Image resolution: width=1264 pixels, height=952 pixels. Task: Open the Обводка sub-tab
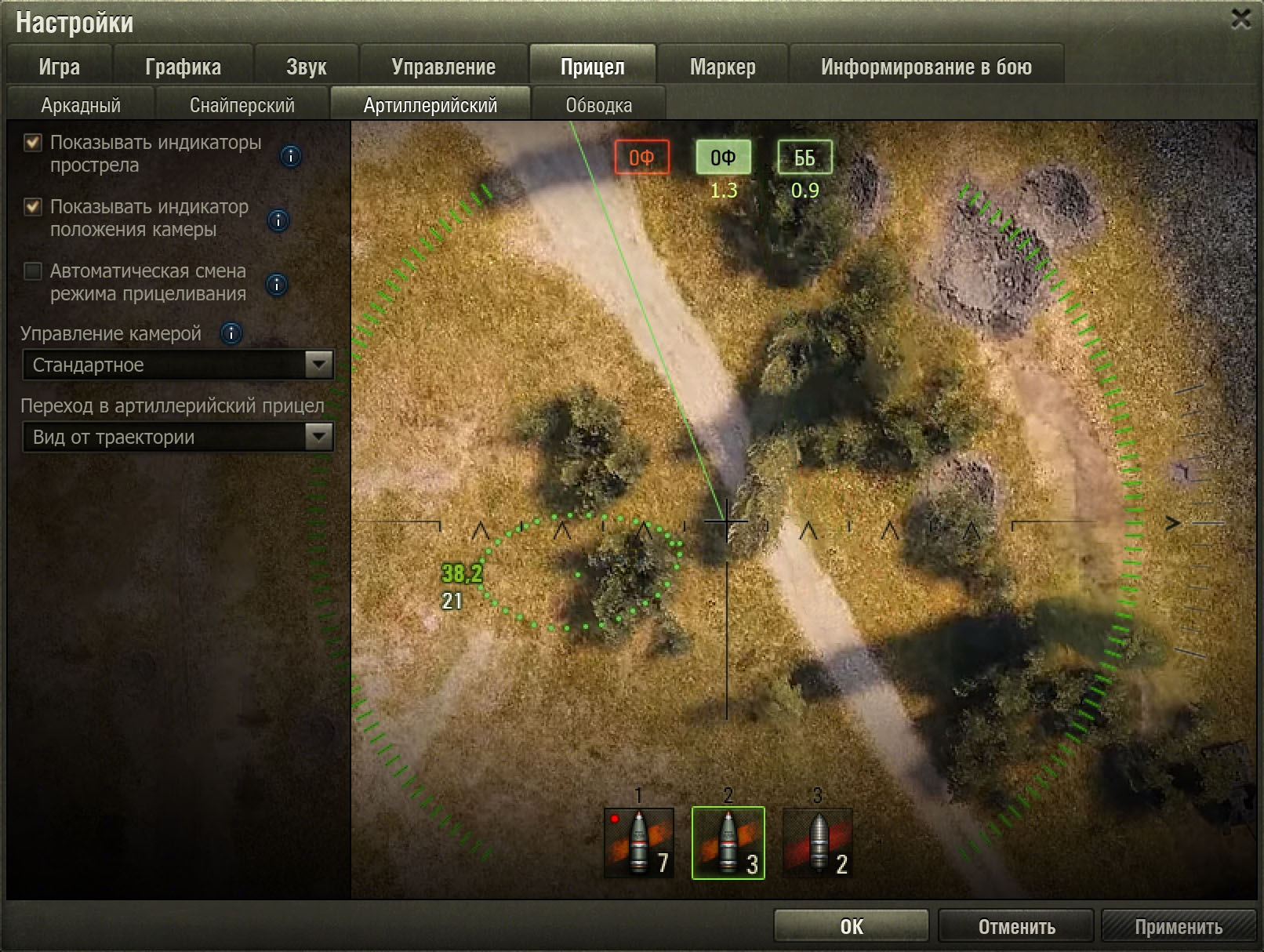pos(598,105)
